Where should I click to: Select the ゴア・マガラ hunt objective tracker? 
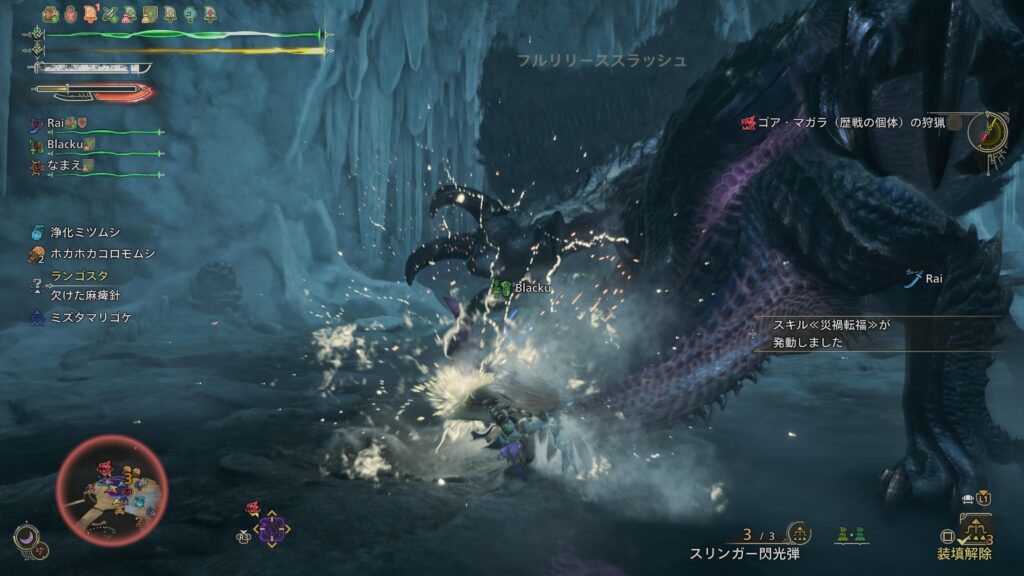pos(845,123)
